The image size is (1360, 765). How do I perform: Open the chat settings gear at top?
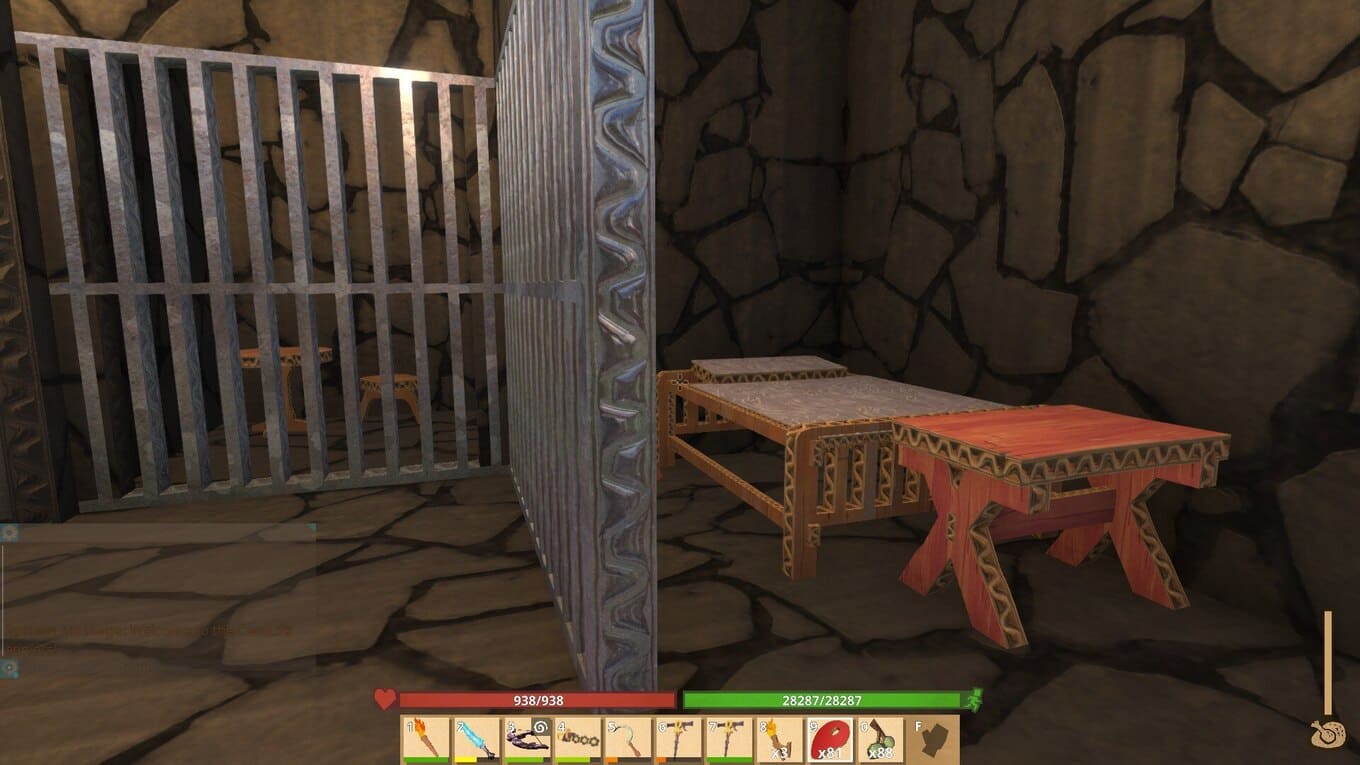click(x=10, y=533)
